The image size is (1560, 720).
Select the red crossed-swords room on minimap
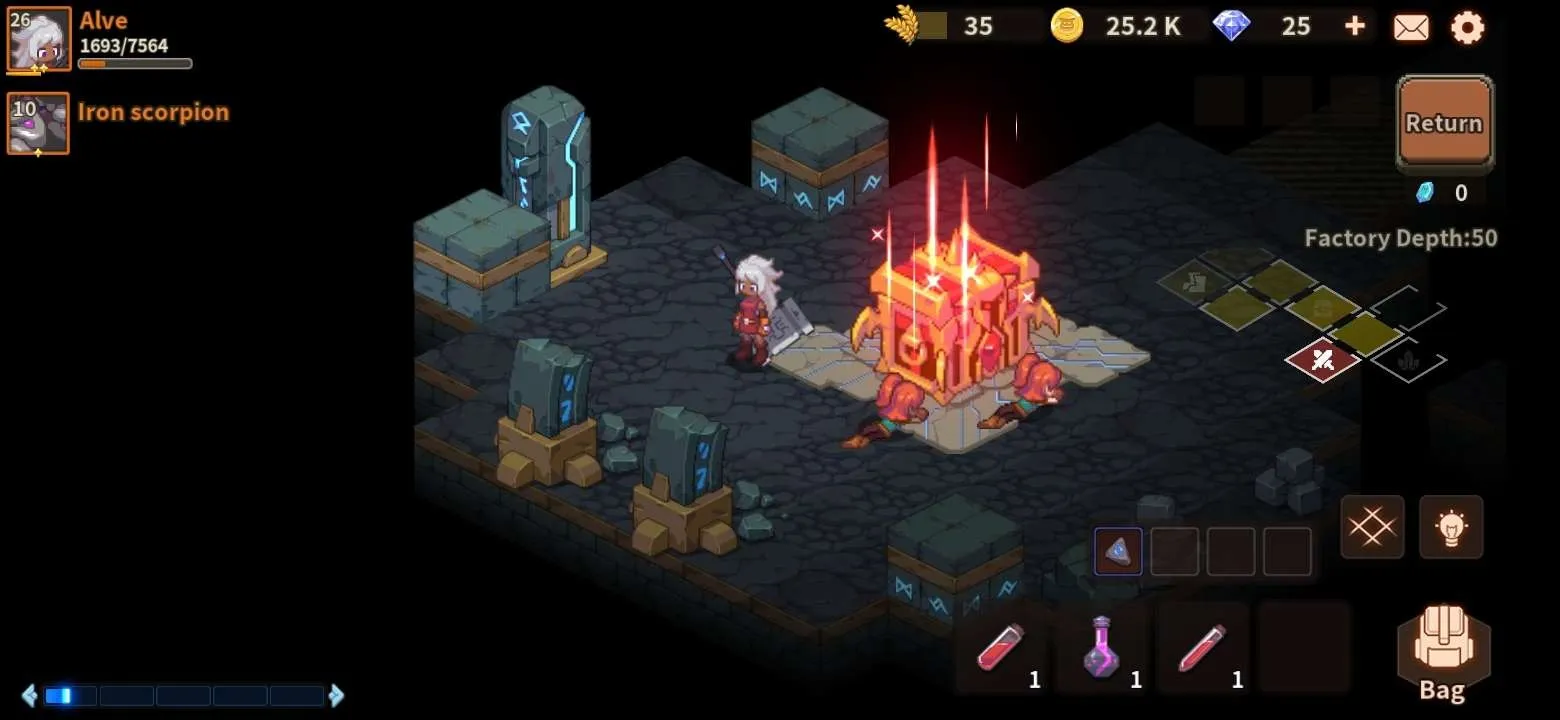(x=1322, y=360)
